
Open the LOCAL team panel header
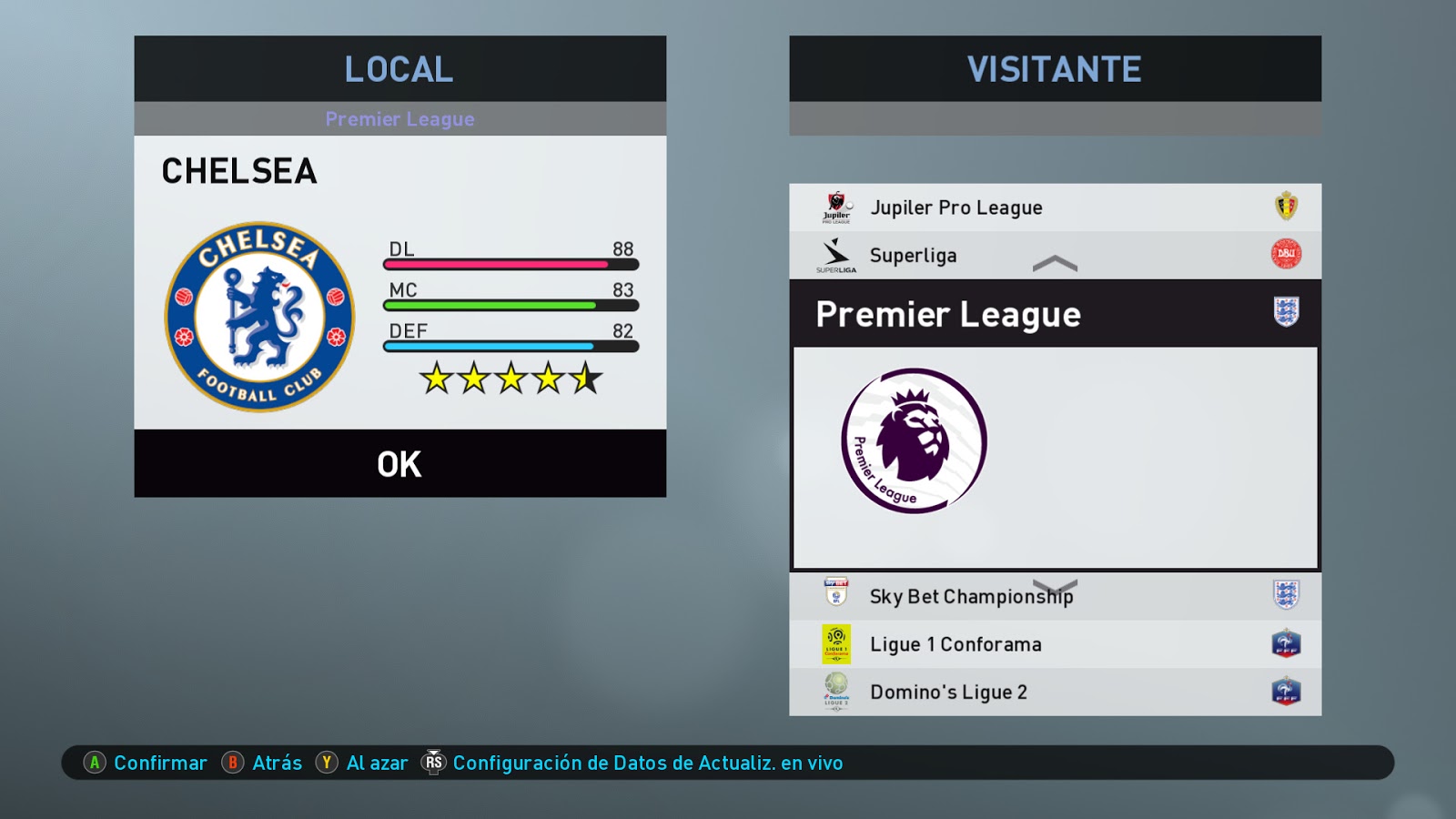coord(399,69)
